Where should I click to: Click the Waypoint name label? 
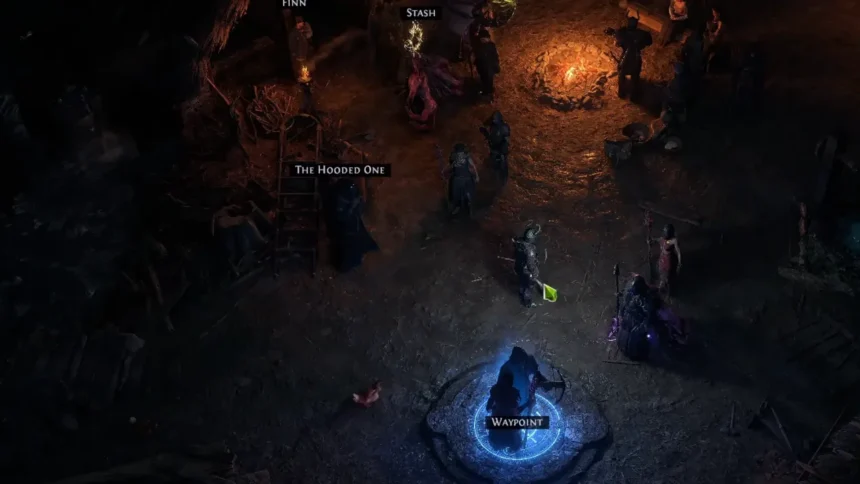tap(517, 422)
